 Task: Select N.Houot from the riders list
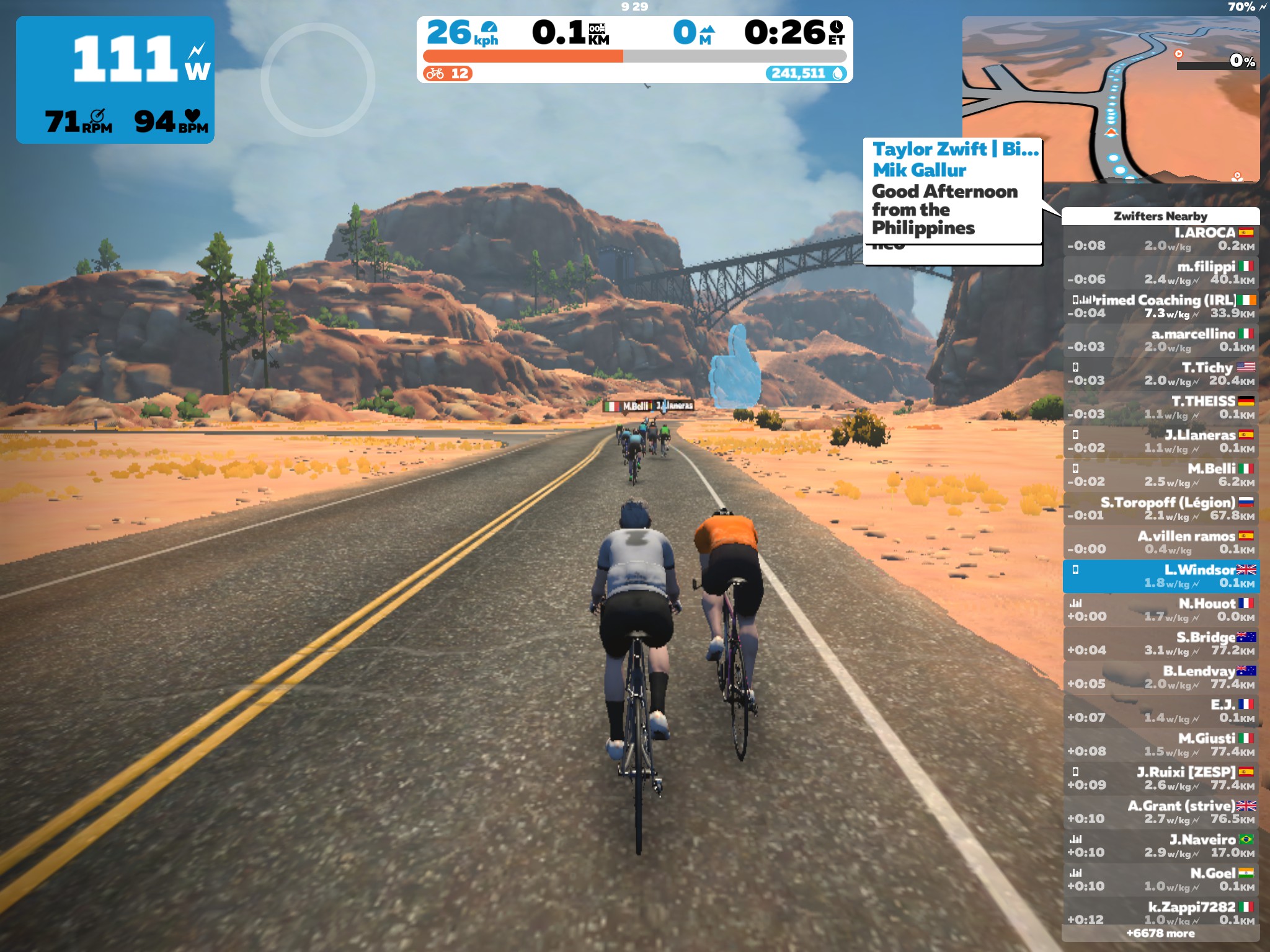1160,610
